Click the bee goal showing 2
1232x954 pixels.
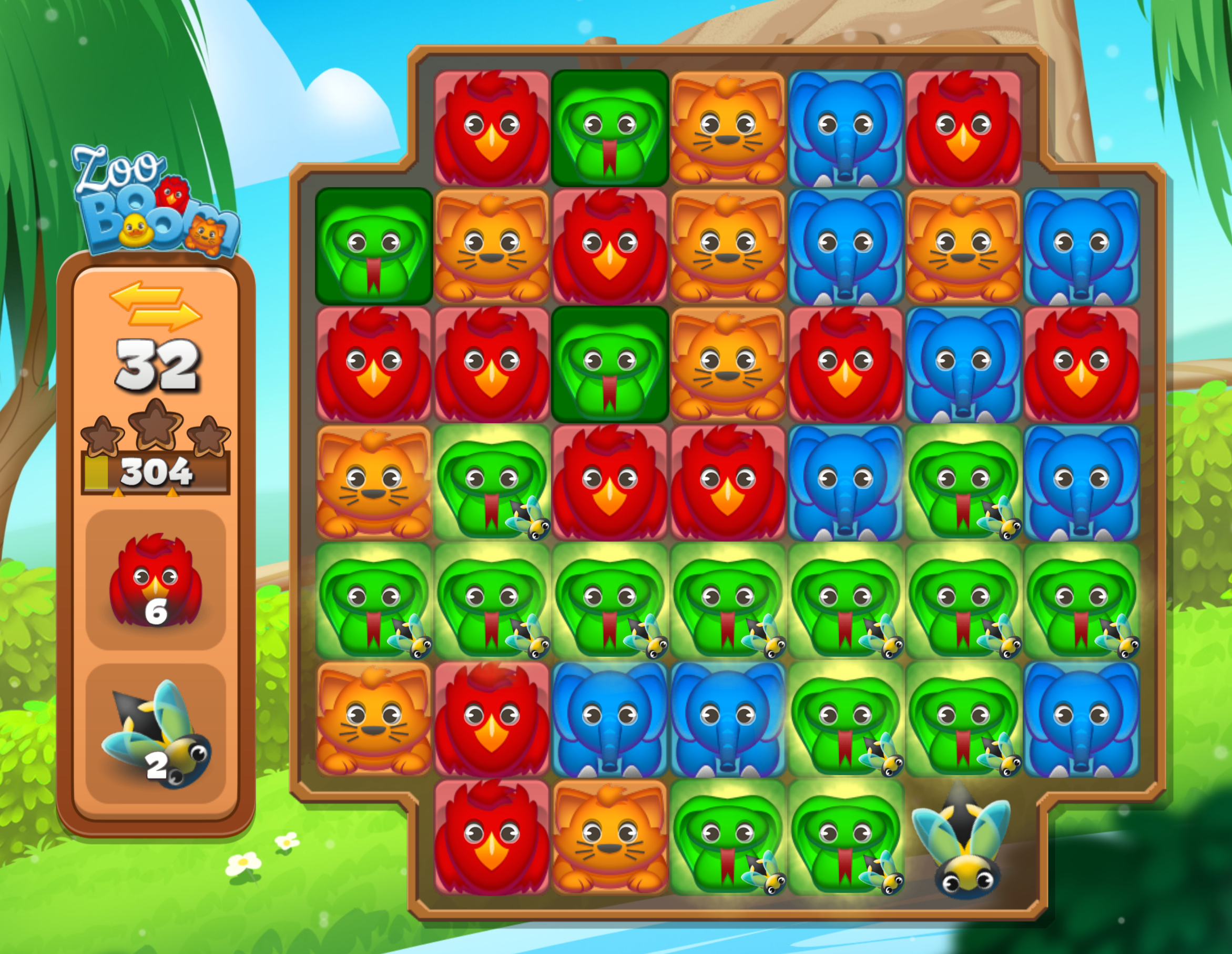point(156,734)
